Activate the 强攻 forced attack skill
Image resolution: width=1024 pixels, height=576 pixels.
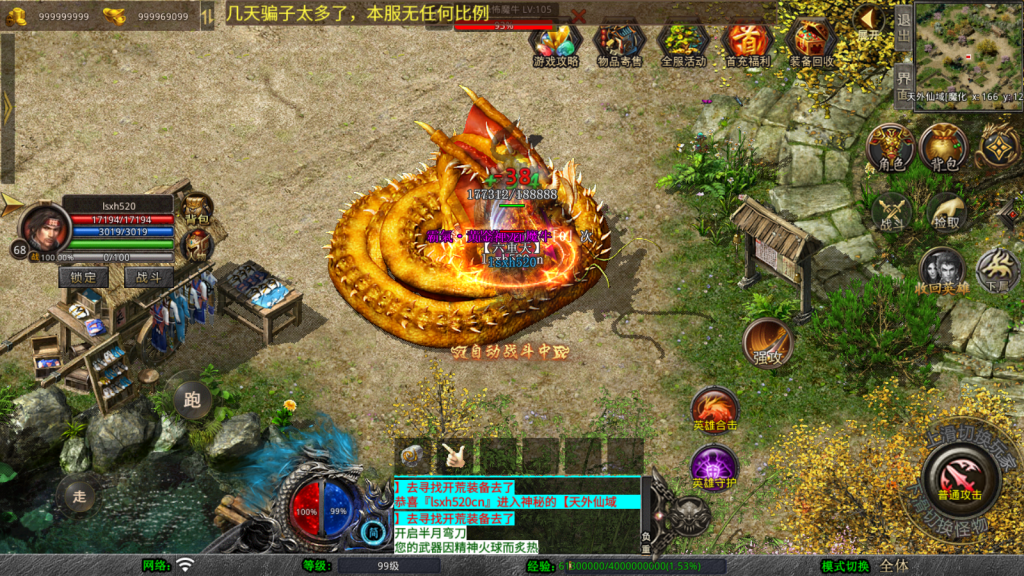pos(767,343)
